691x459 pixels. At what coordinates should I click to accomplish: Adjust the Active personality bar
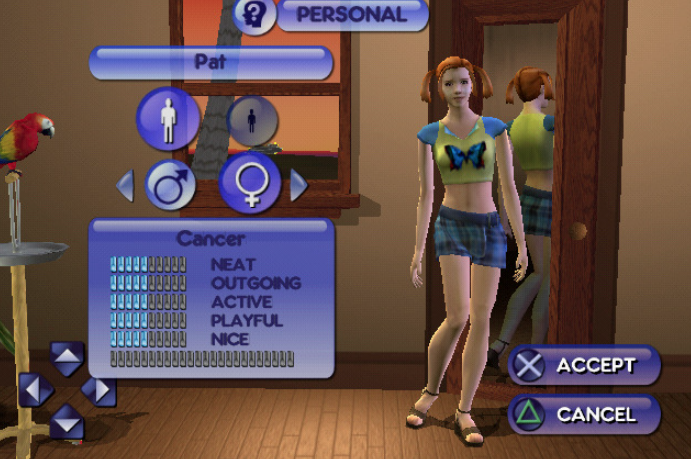pyautogui.click(x=148, y=302)
